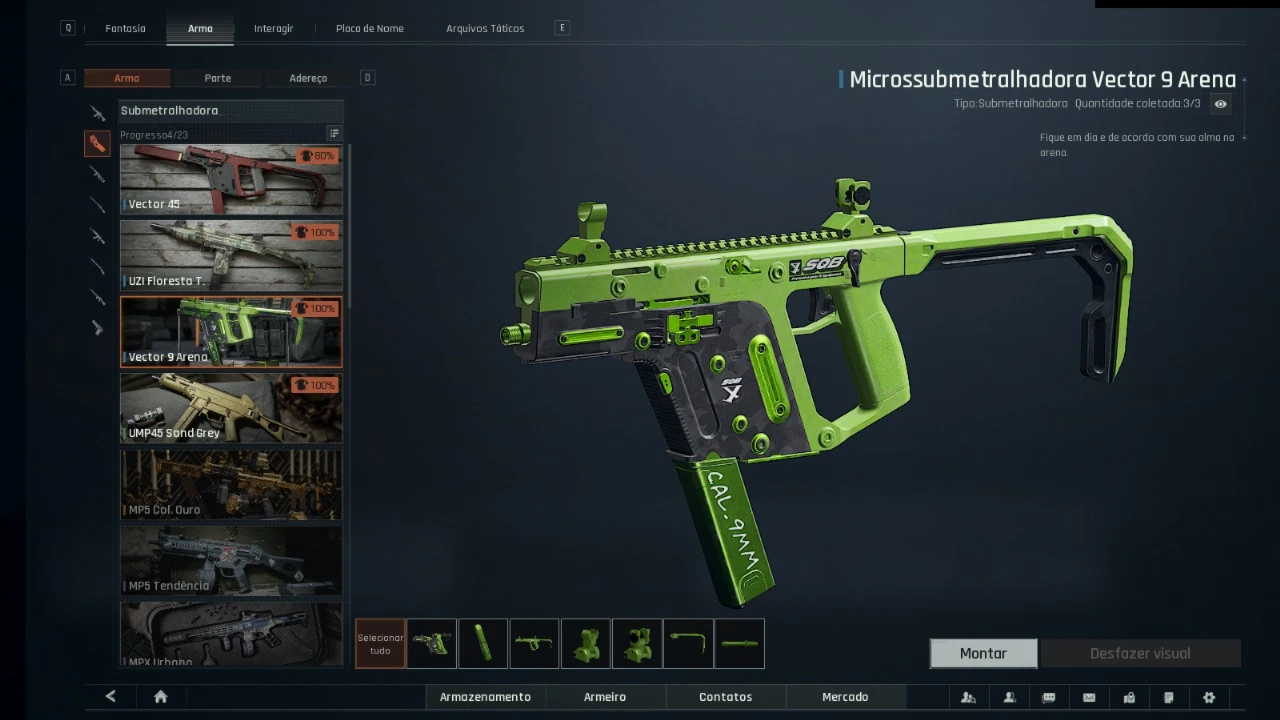Click Selecionar tudo parts button
This screenshot has height=720, width=1280.
(380, 644)
